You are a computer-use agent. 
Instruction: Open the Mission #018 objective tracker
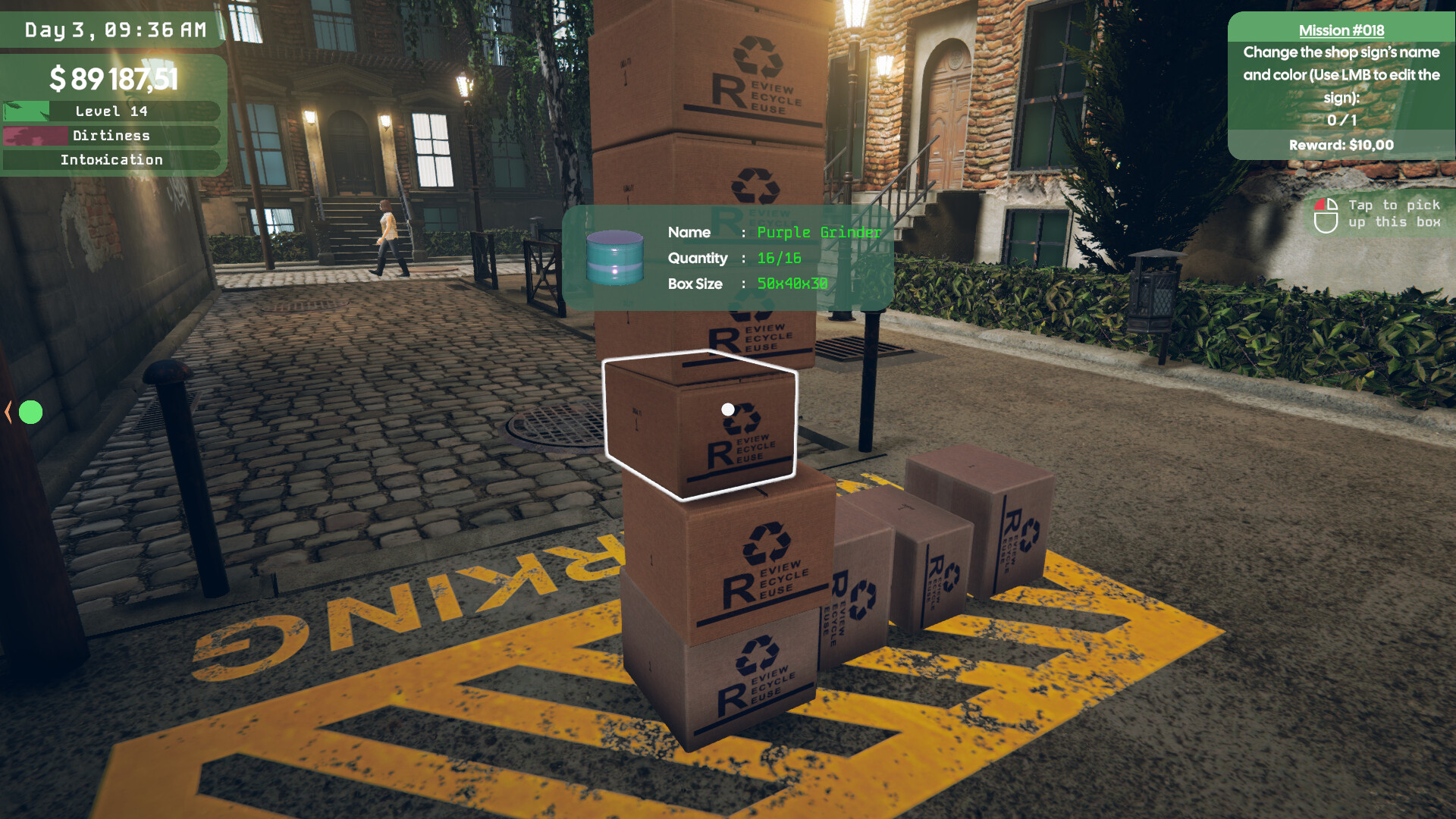pos(1341,30)
